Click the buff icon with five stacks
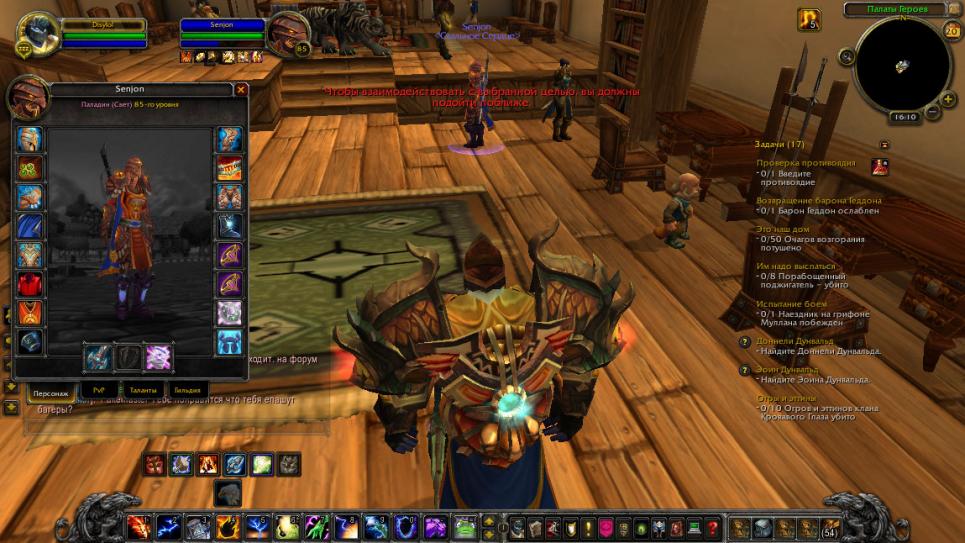The image size is (965, 543). (x=809, y=19)
